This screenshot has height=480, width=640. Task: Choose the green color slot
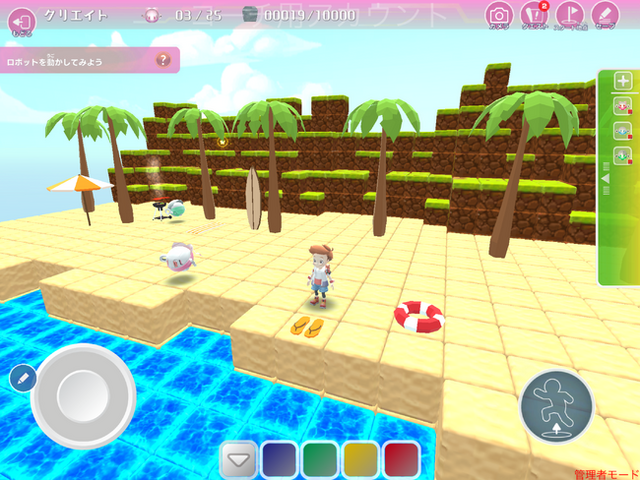tap(320, 459)
